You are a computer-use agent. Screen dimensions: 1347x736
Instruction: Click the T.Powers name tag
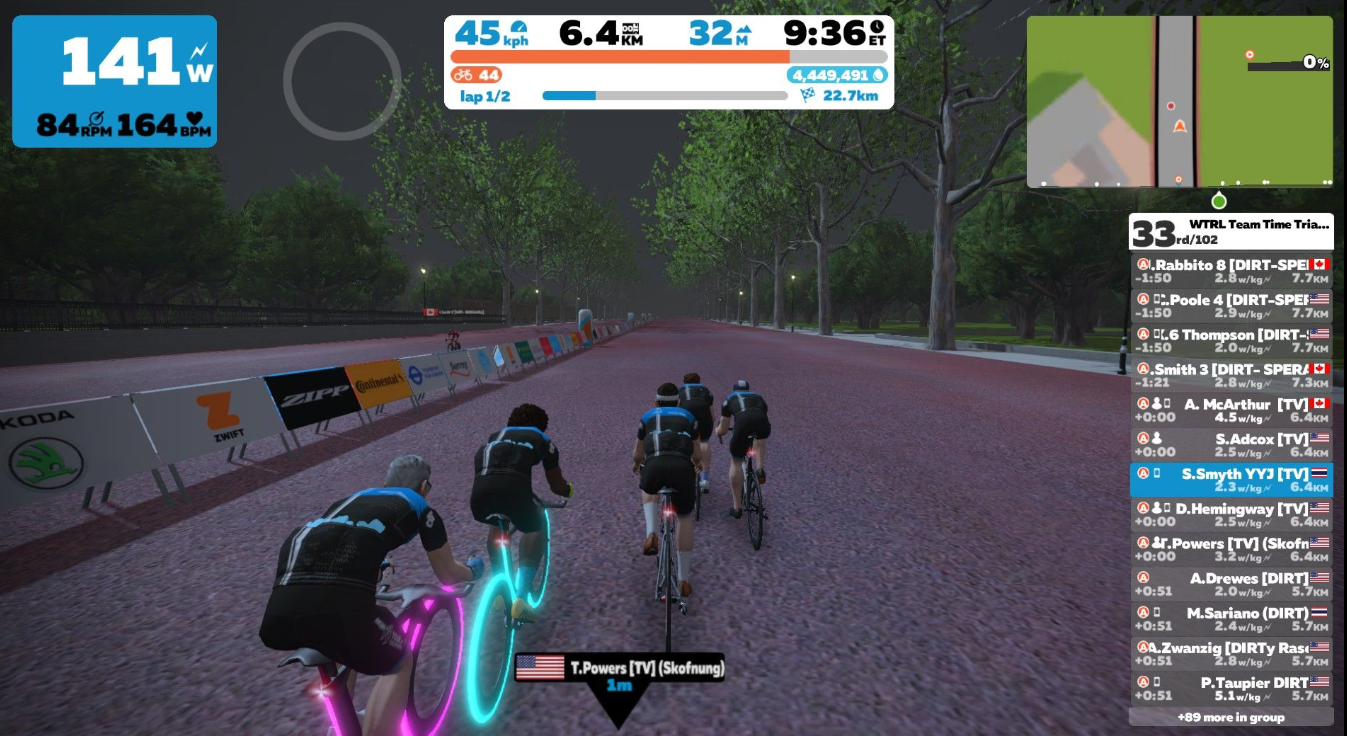tap(620, 669)
